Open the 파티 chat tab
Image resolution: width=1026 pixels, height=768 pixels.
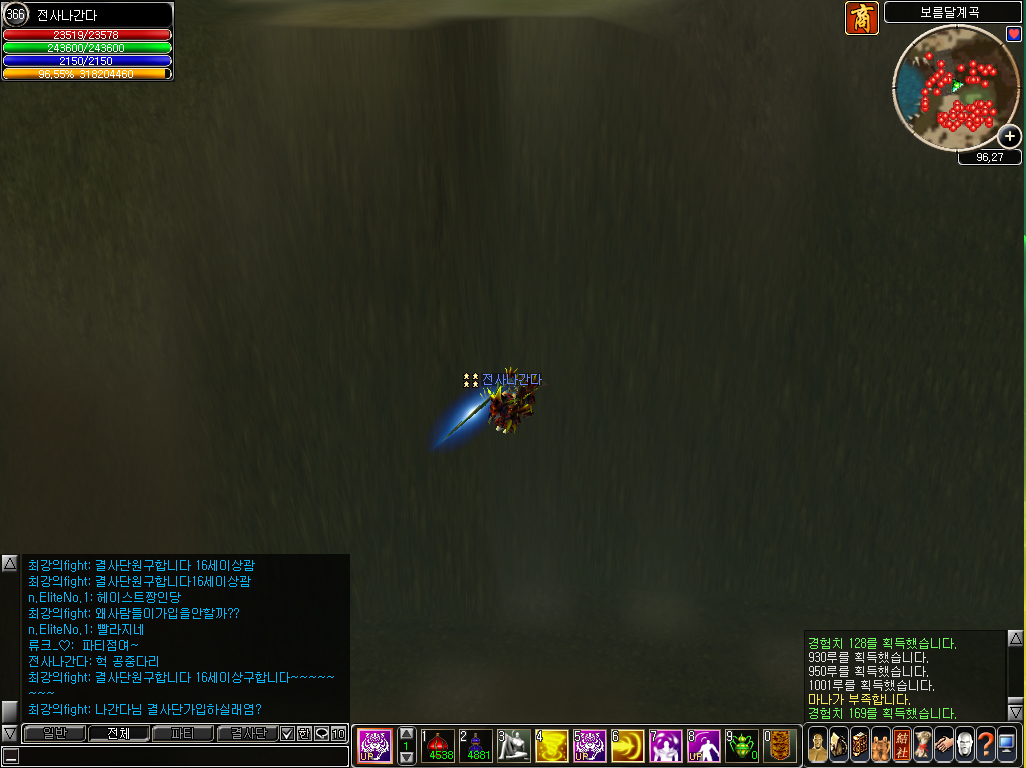[182, 733]
